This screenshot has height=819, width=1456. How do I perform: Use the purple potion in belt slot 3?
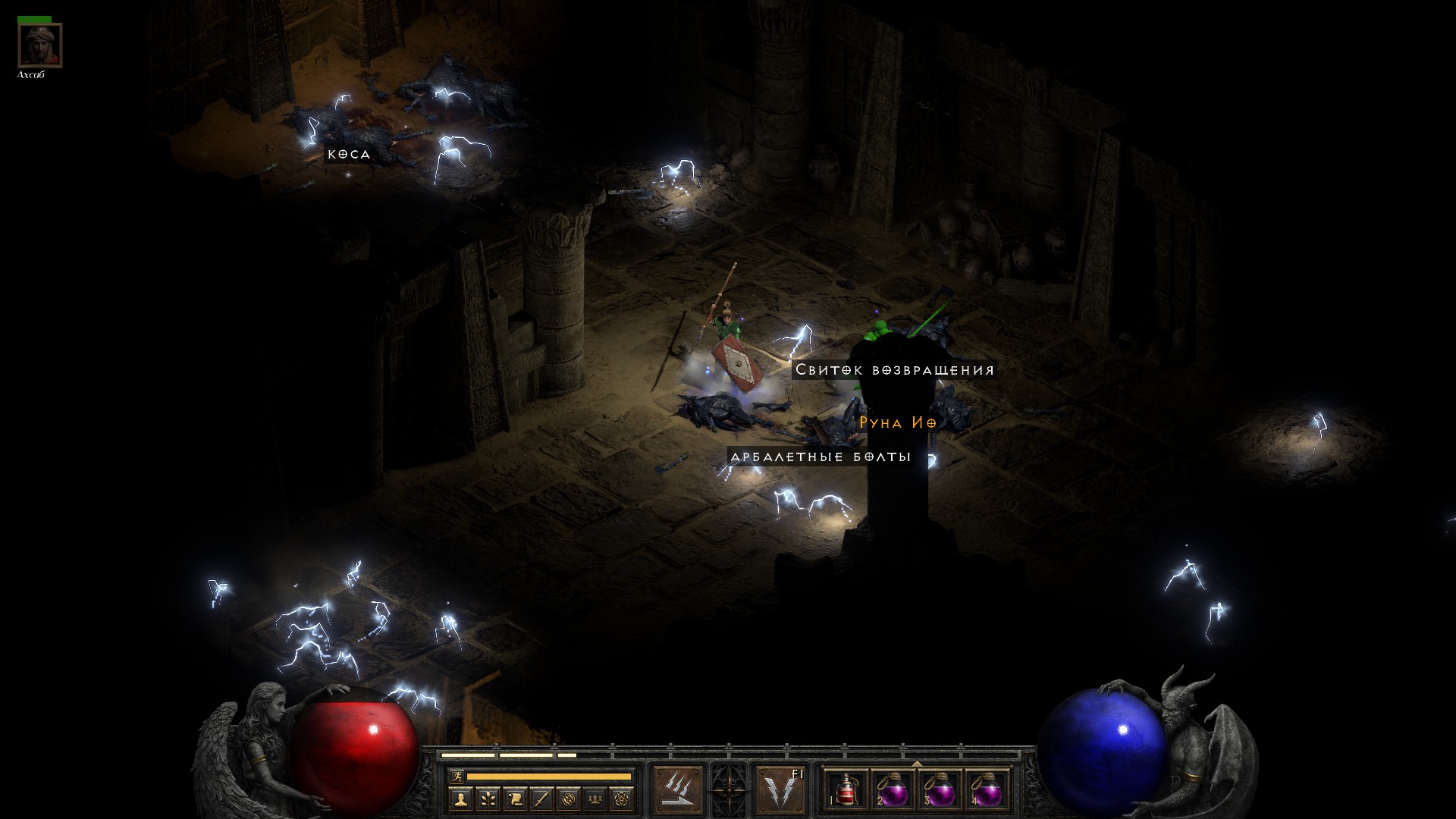940,790
